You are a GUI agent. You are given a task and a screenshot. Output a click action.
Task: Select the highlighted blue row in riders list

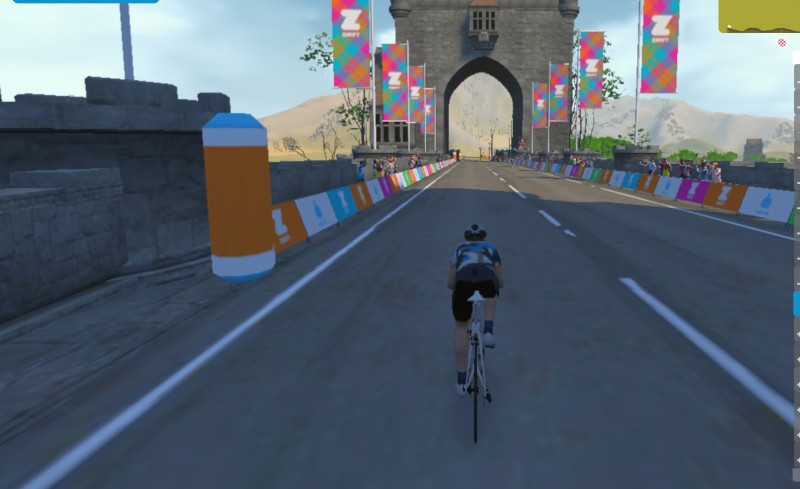pos(796,305)
